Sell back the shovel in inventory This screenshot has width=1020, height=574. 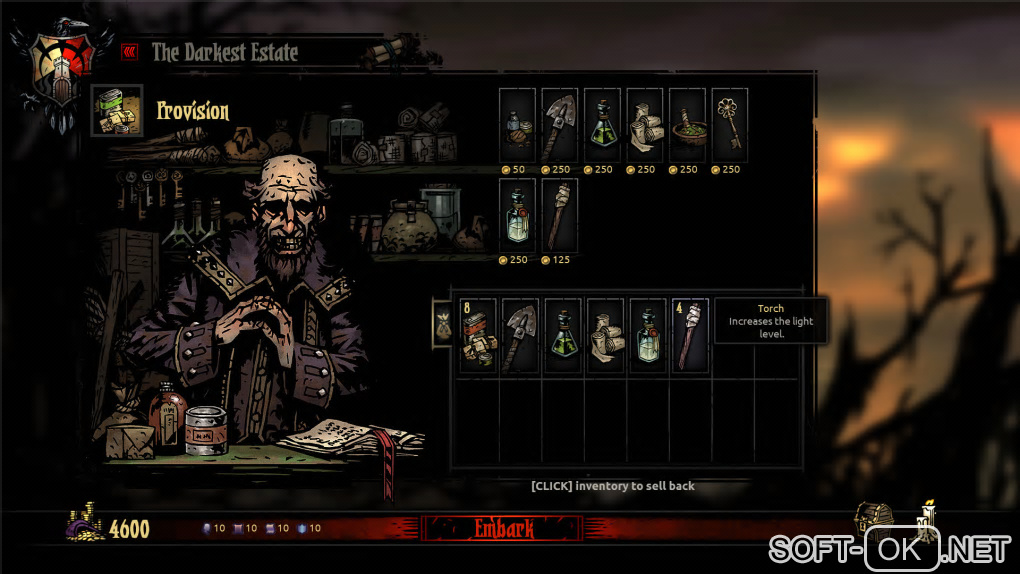[521, 336]
